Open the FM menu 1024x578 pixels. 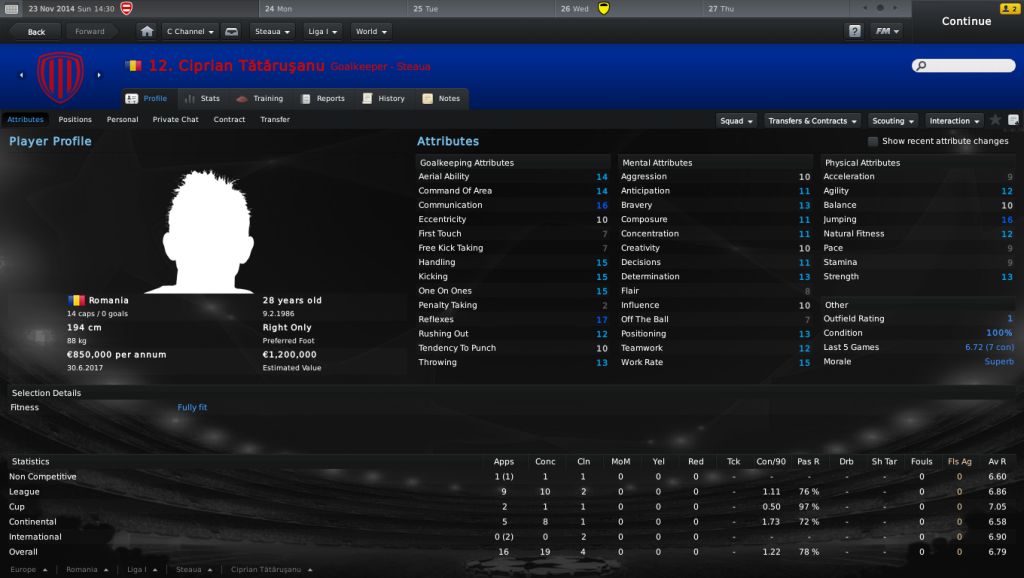(886, 31)
